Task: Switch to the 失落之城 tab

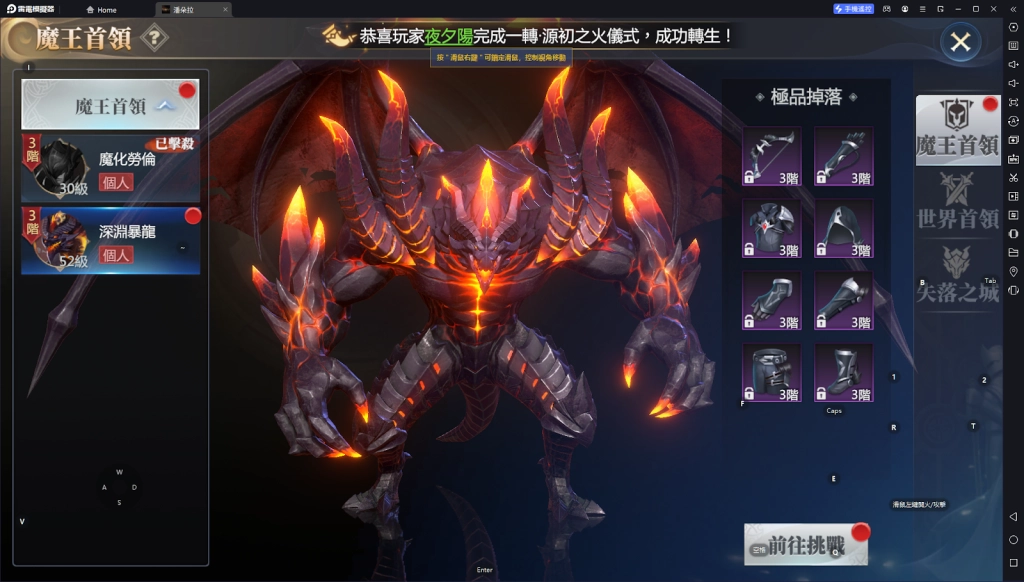Action: tap(958, 275)
